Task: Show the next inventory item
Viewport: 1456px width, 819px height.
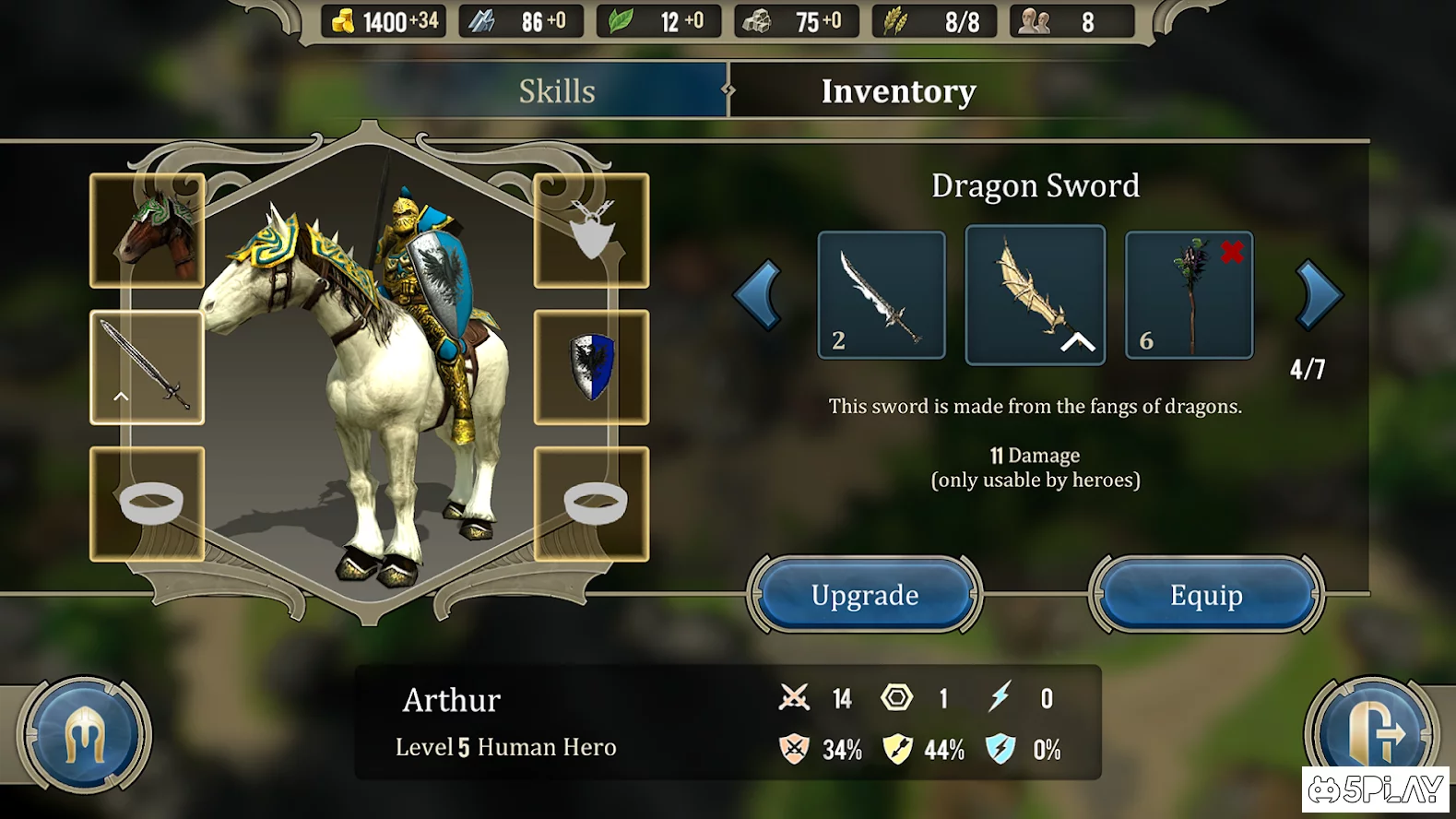Action: 1319,295
